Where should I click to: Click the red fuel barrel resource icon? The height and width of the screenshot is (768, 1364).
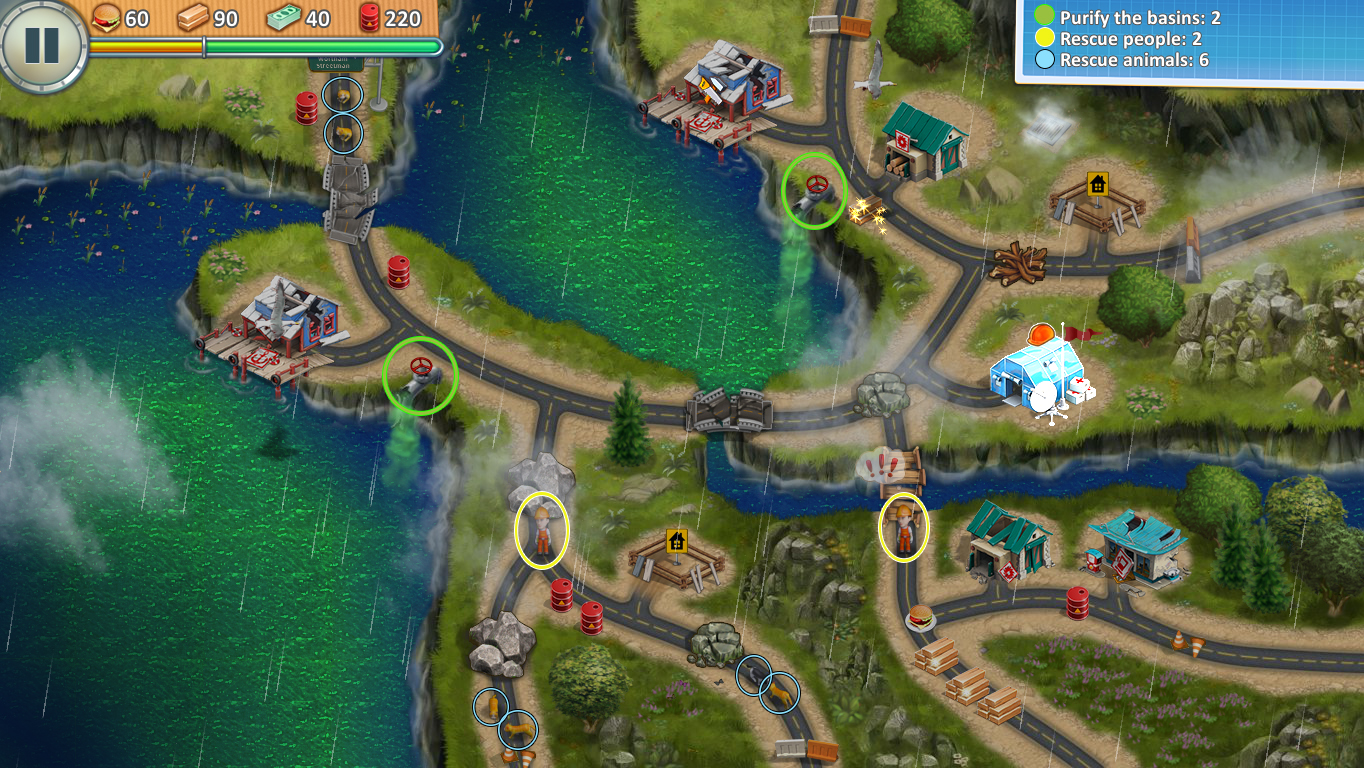pyautogui.click(x=372, y=17)
